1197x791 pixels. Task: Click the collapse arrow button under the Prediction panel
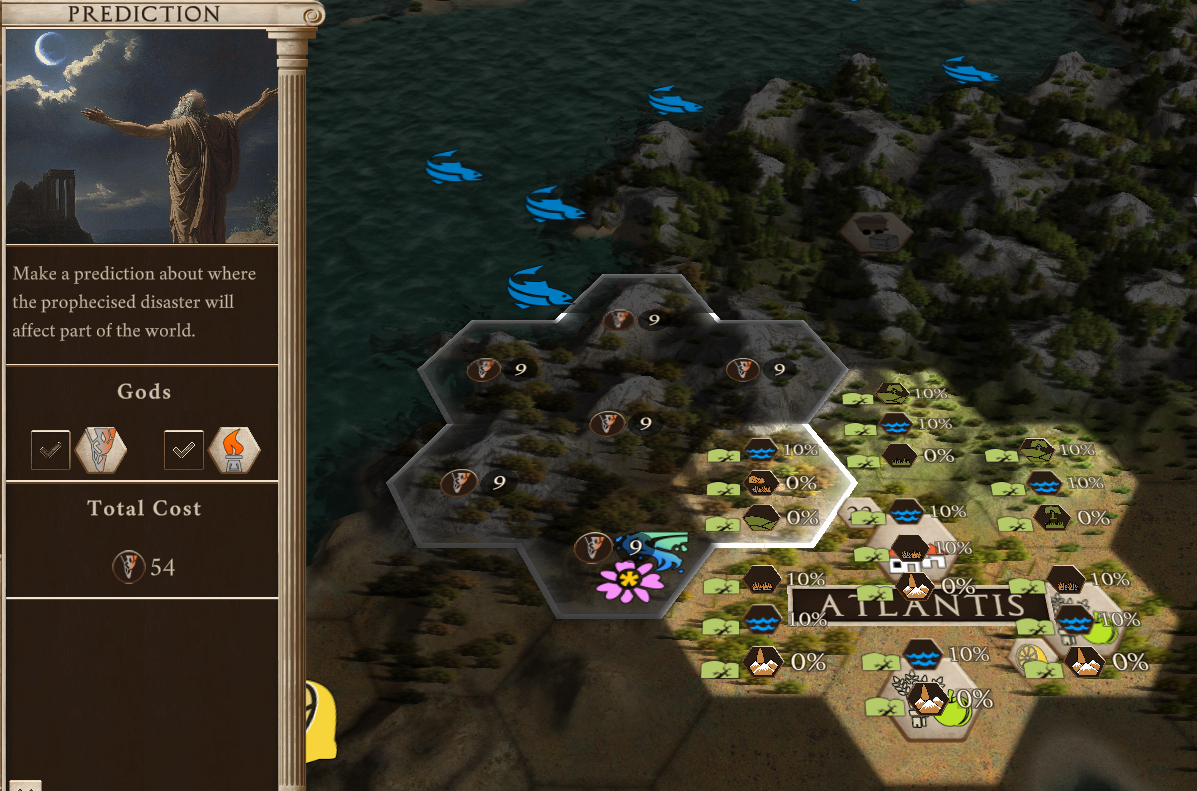coord(25,785)
